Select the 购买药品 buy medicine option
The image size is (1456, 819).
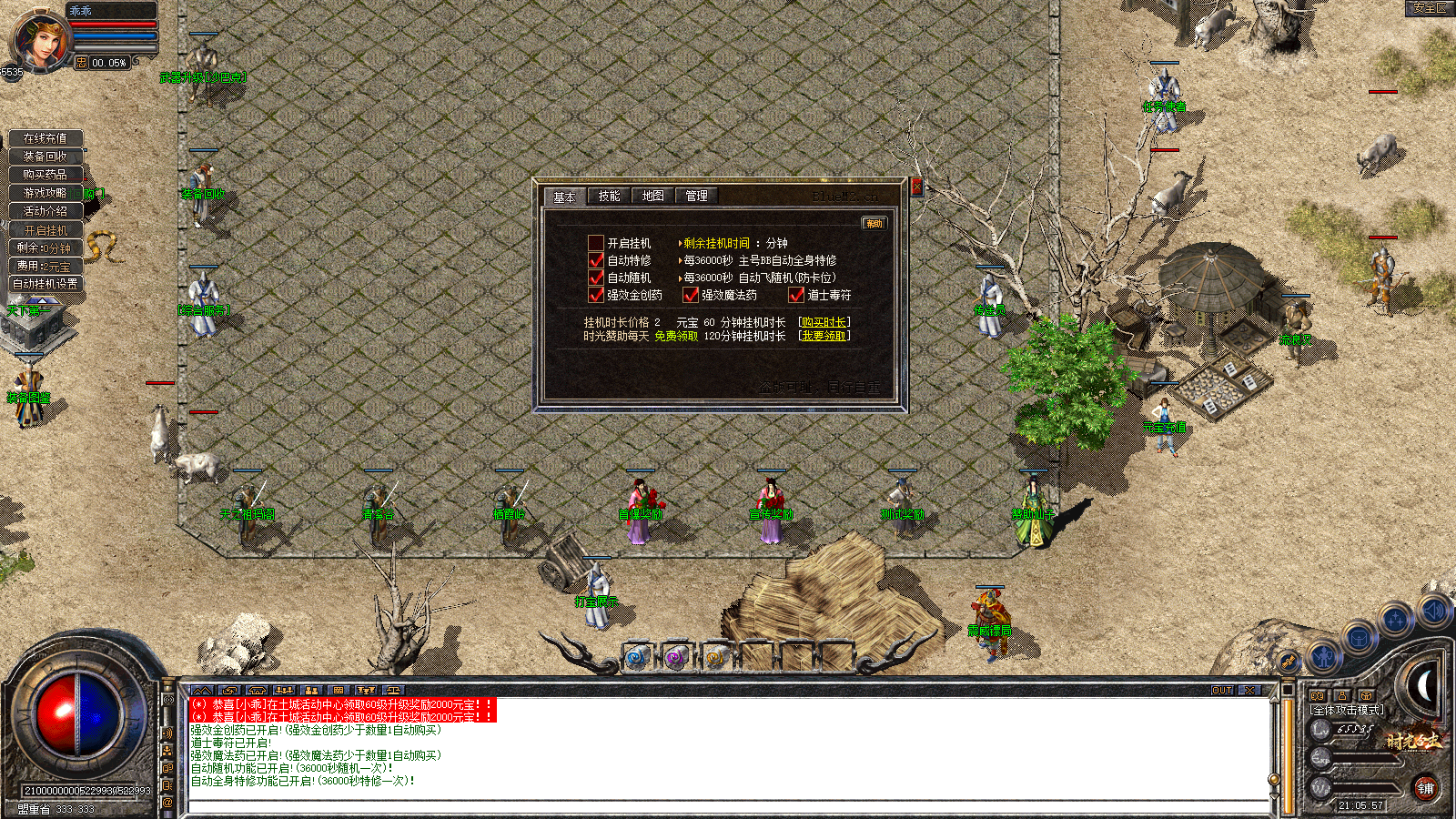tap(48, 174)
